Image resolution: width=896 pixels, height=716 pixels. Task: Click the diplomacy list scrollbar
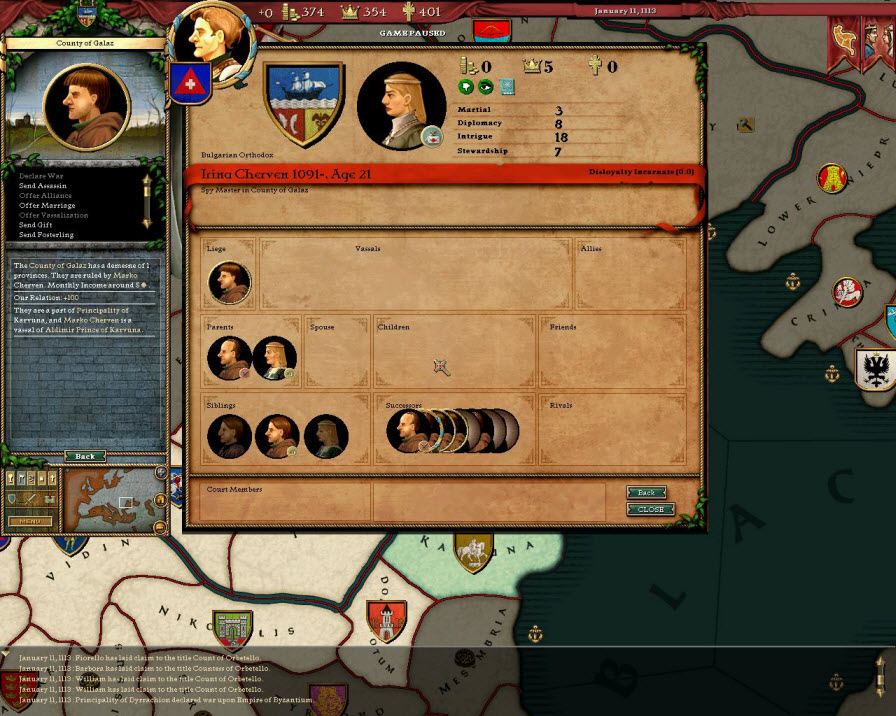(x=147, y=200)
